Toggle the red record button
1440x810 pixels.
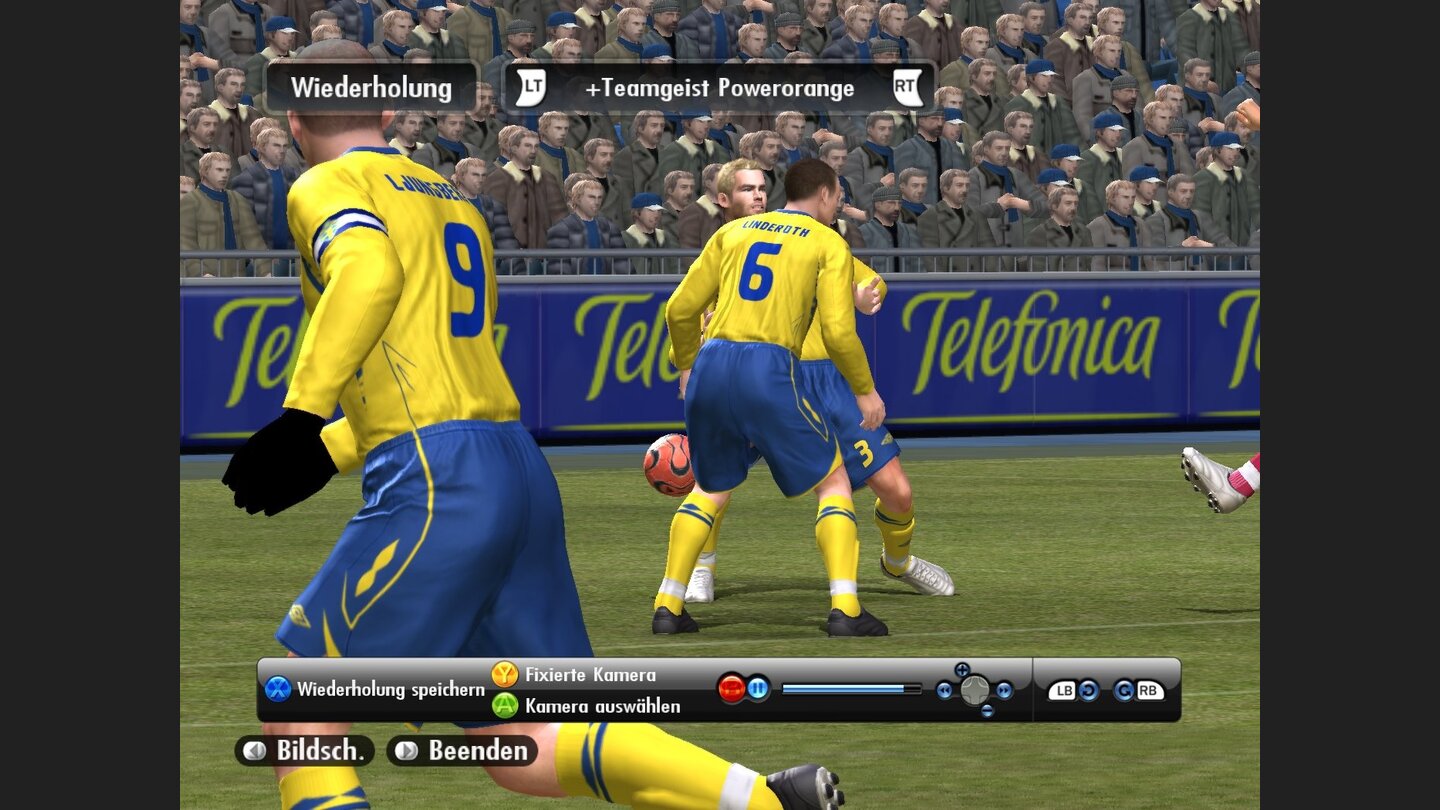point(731,688)
